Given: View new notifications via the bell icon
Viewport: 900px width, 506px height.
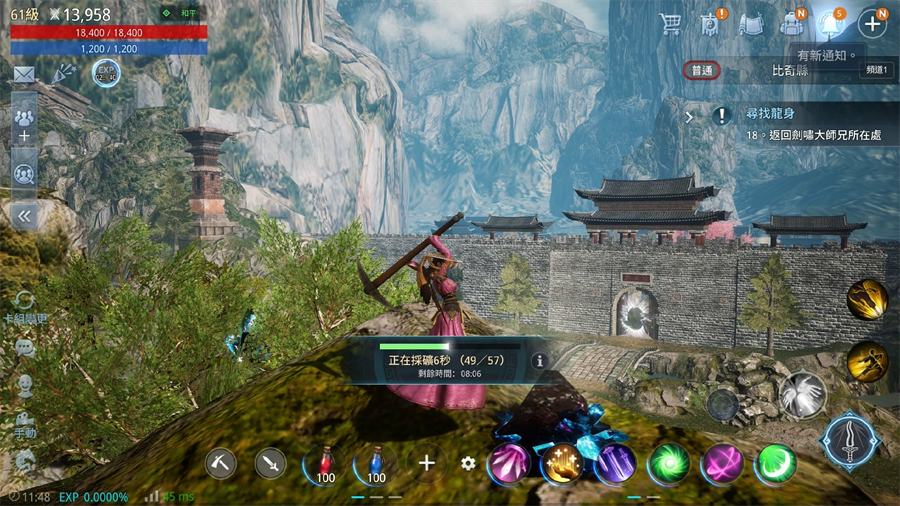Looking at the screenshot, I should coord(830,24).
